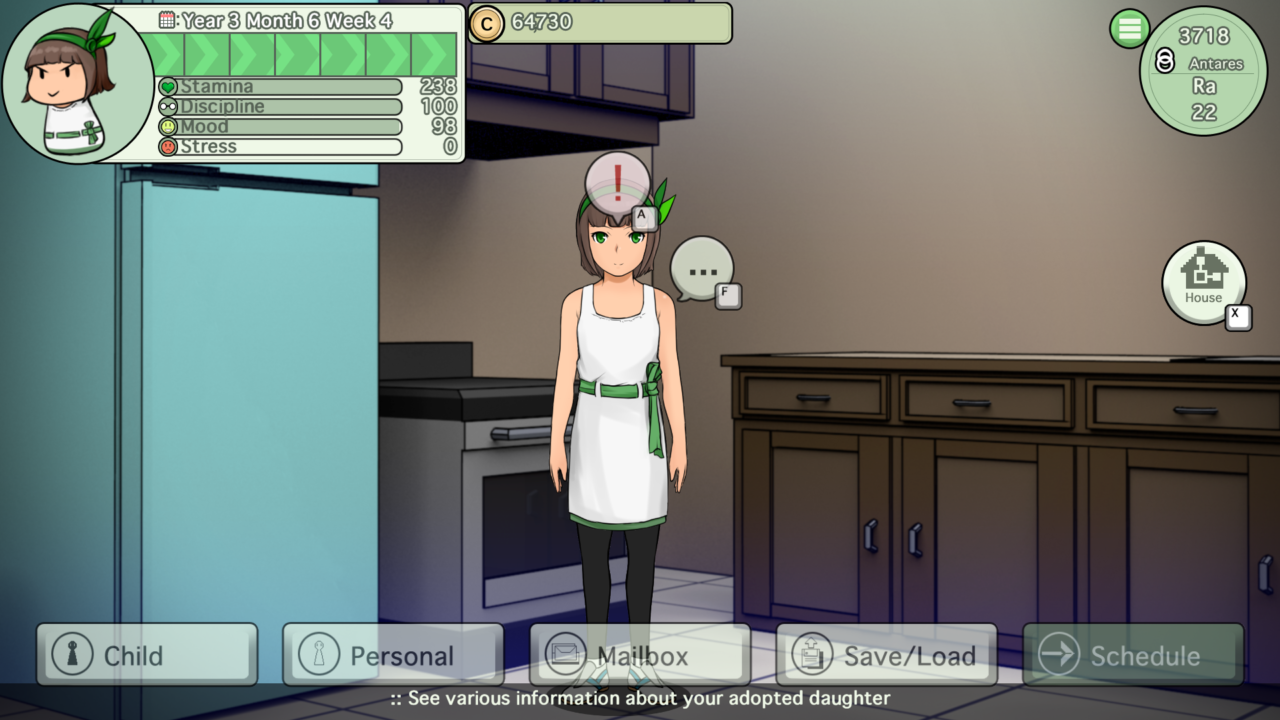
Task: Click the Stress red face icon
Action: point(168,146)
